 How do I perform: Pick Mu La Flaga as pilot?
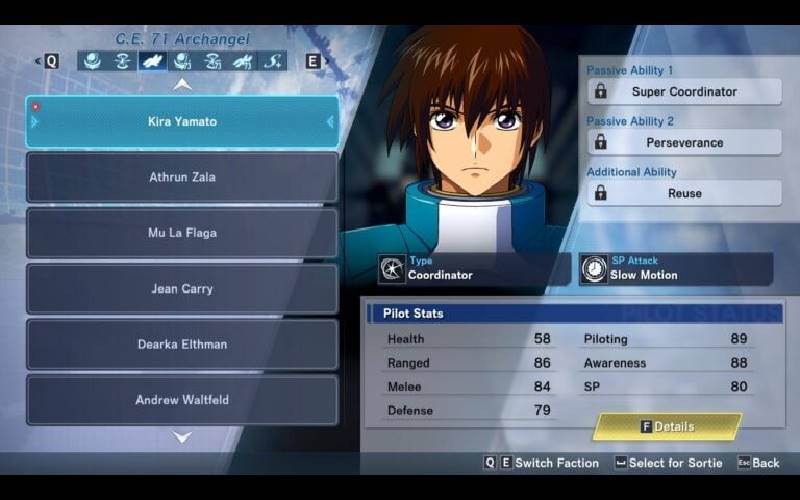[182, 233]
